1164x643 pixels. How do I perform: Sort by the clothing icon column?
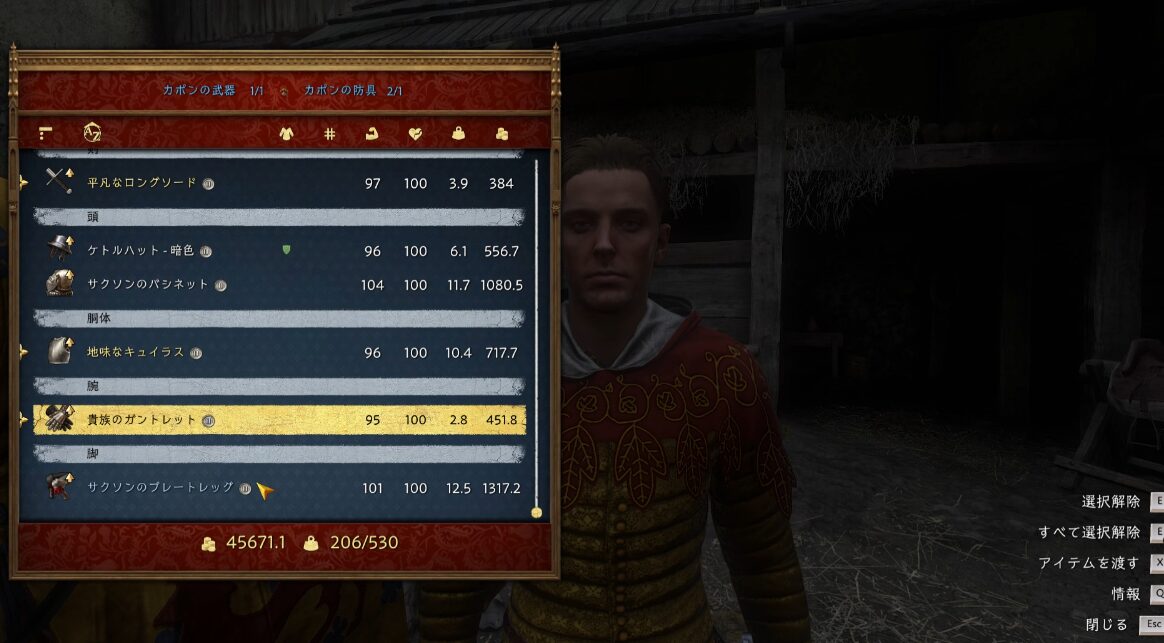click(286, 133)
